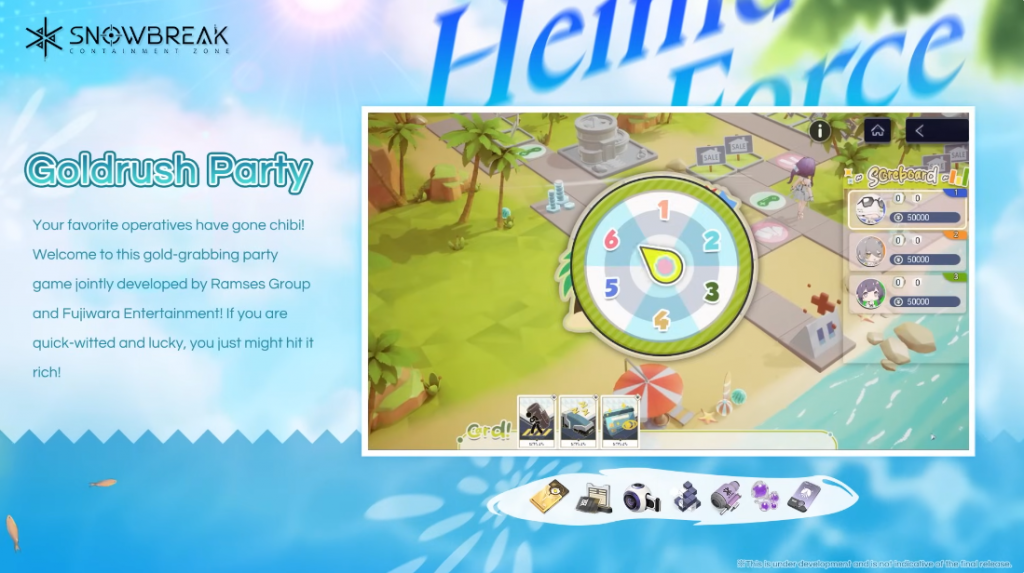This screenshot has height=573, width=1024.
Task: Click the home button
Action: coord(877,130)
